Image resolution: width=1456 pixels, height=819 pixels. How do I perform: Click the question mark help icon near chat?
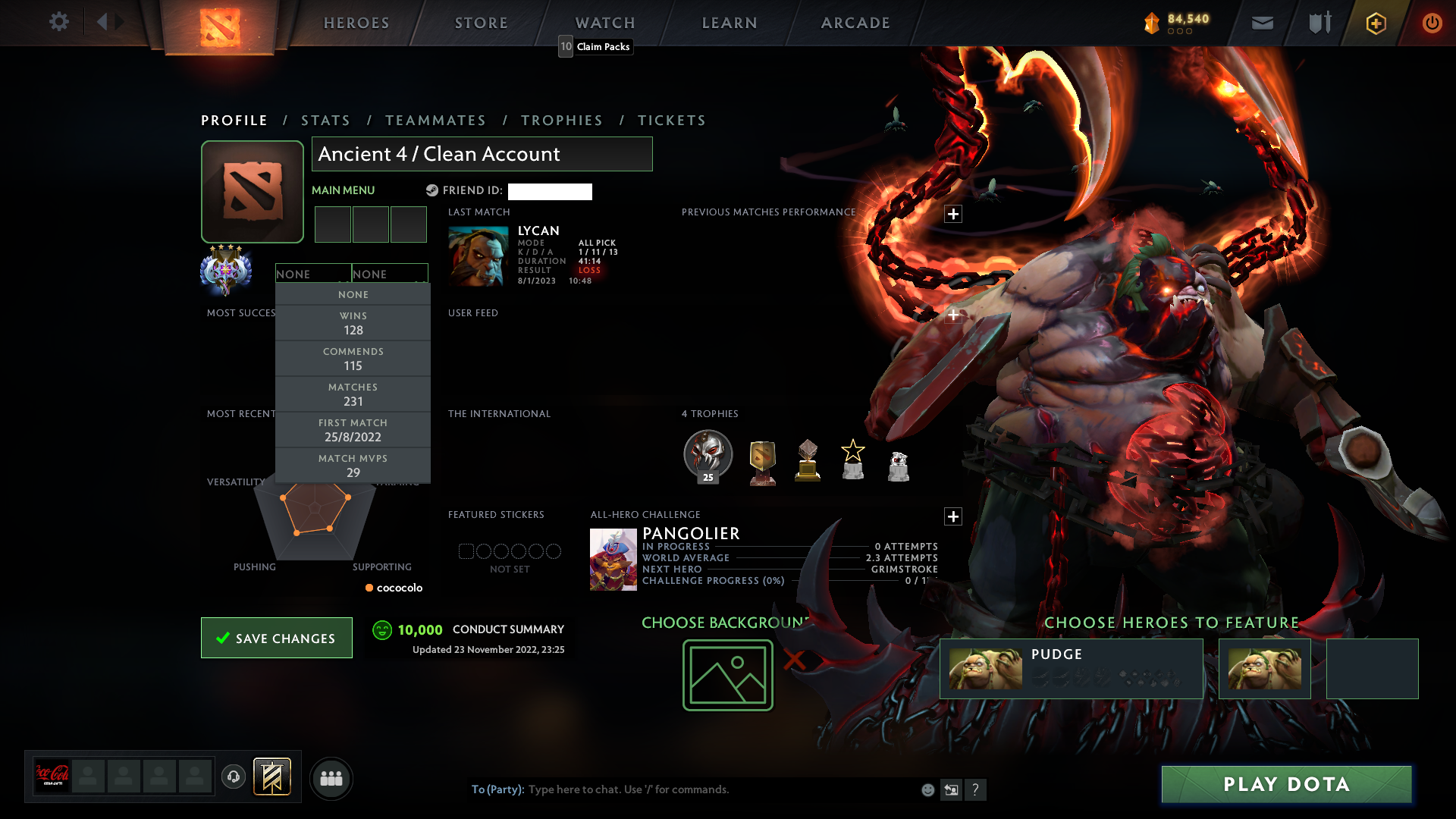click(976, 789)
